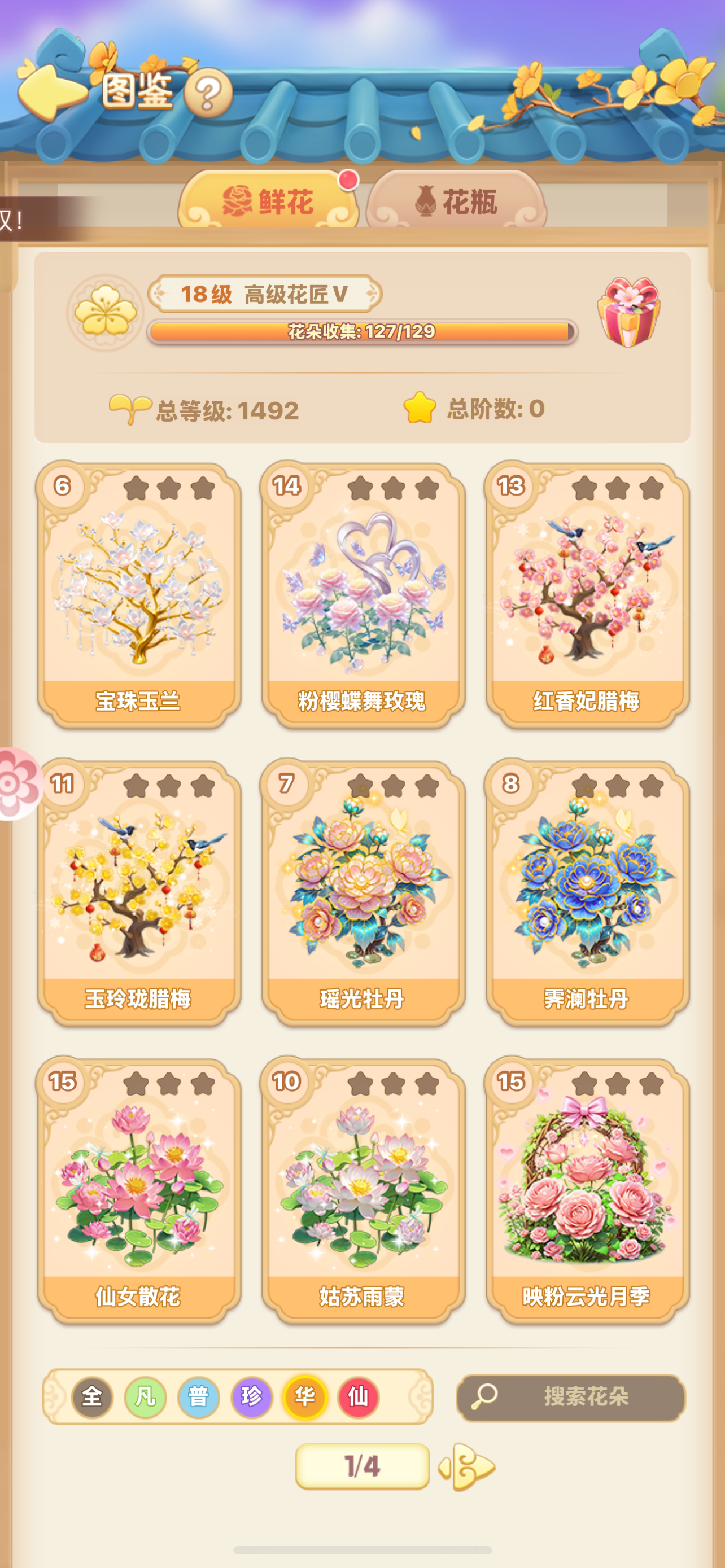Enable the 珍 rarity filter

click(251, 1398)
